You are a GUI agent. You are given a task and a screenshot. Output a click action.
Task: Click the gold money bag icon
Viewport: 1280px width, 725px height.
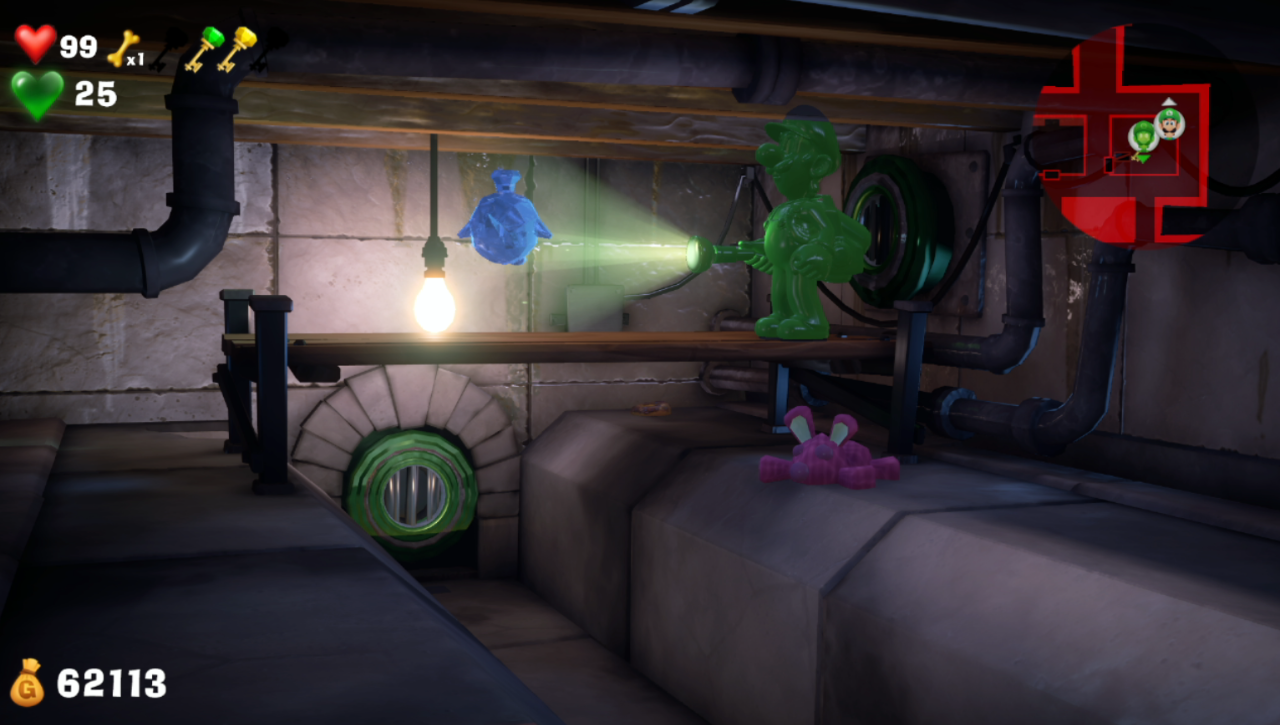tap(27, 683)
